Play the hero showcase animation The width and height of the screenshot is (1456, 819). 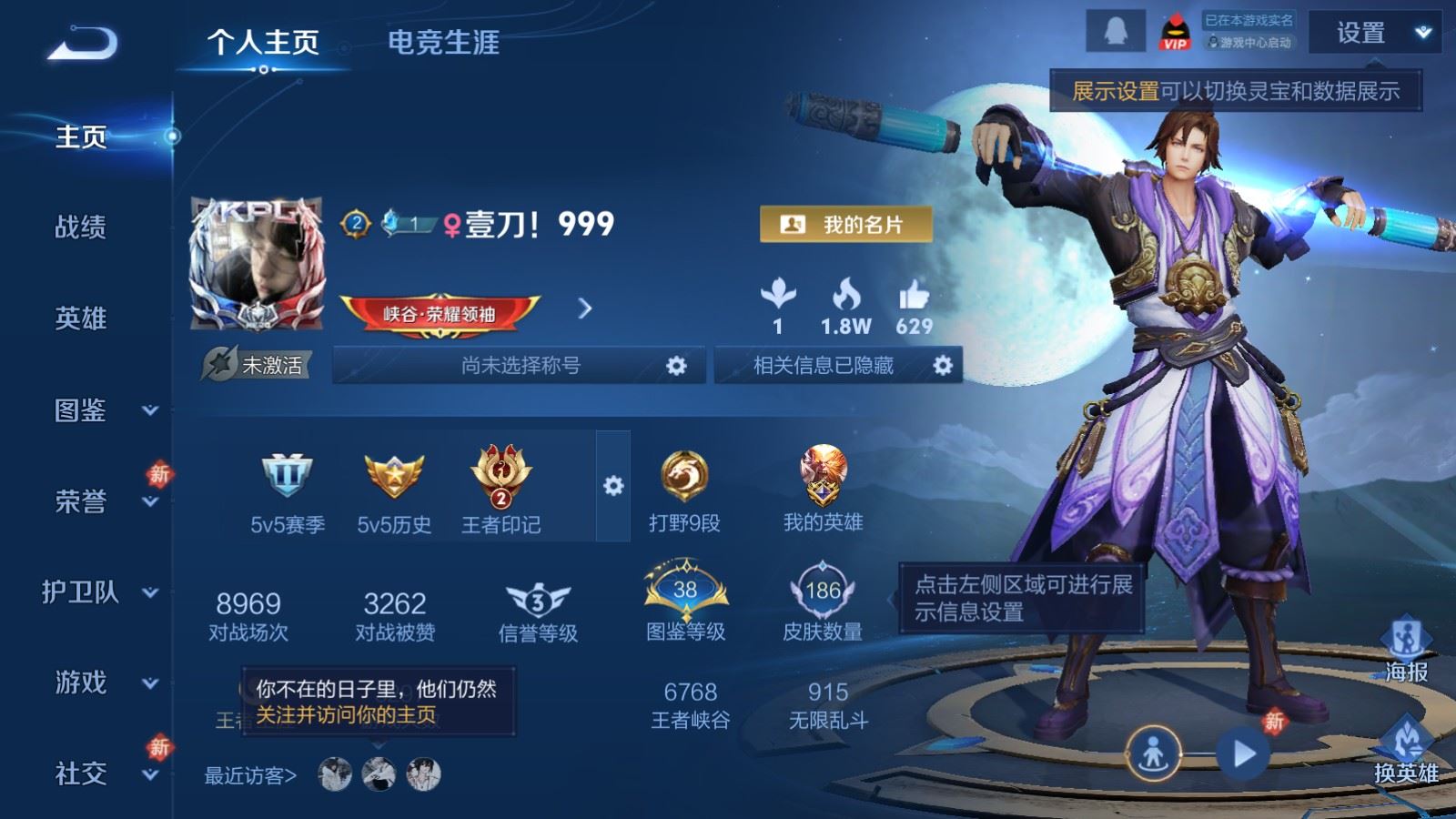[x=1243, y=753]
